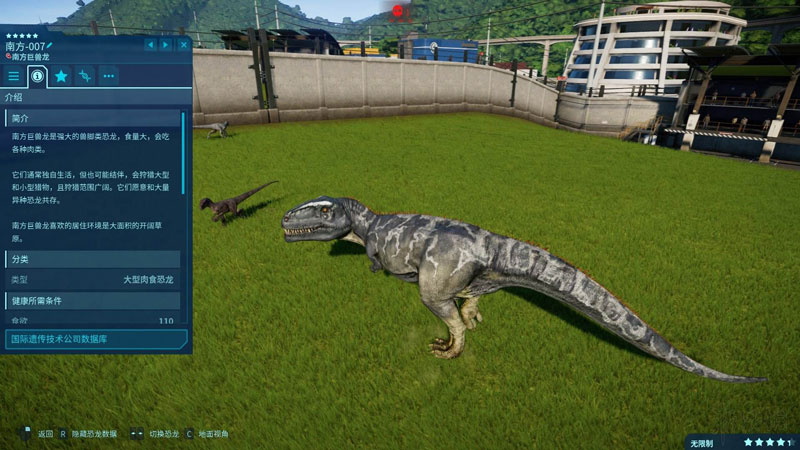Collapse the 简介 section header
This screenshot has height=450, width=800.
point(95,117)
